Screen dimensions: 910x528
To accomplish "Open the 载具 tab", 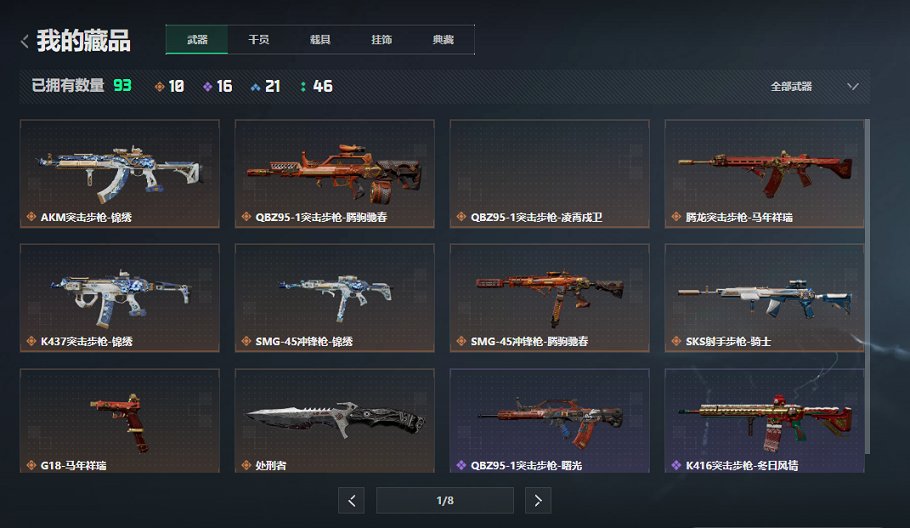I will pos(320,40).
